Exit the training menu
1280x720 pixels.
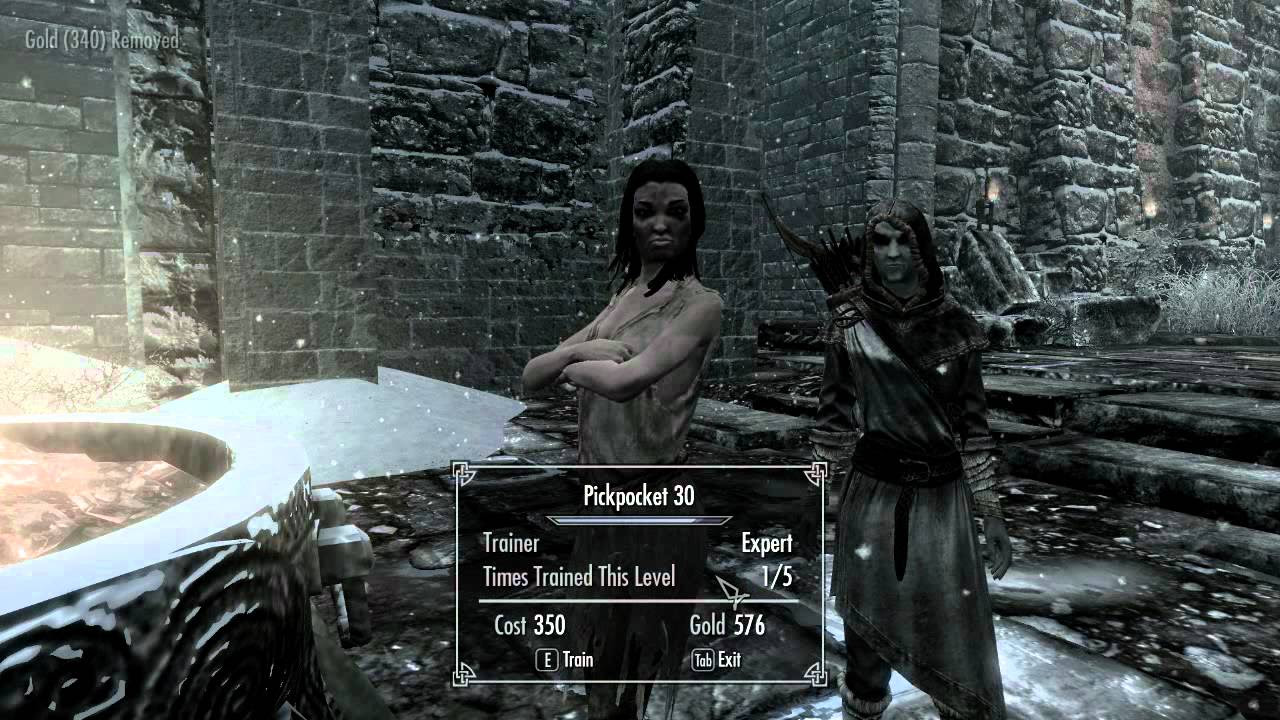(x=717, y=660)
